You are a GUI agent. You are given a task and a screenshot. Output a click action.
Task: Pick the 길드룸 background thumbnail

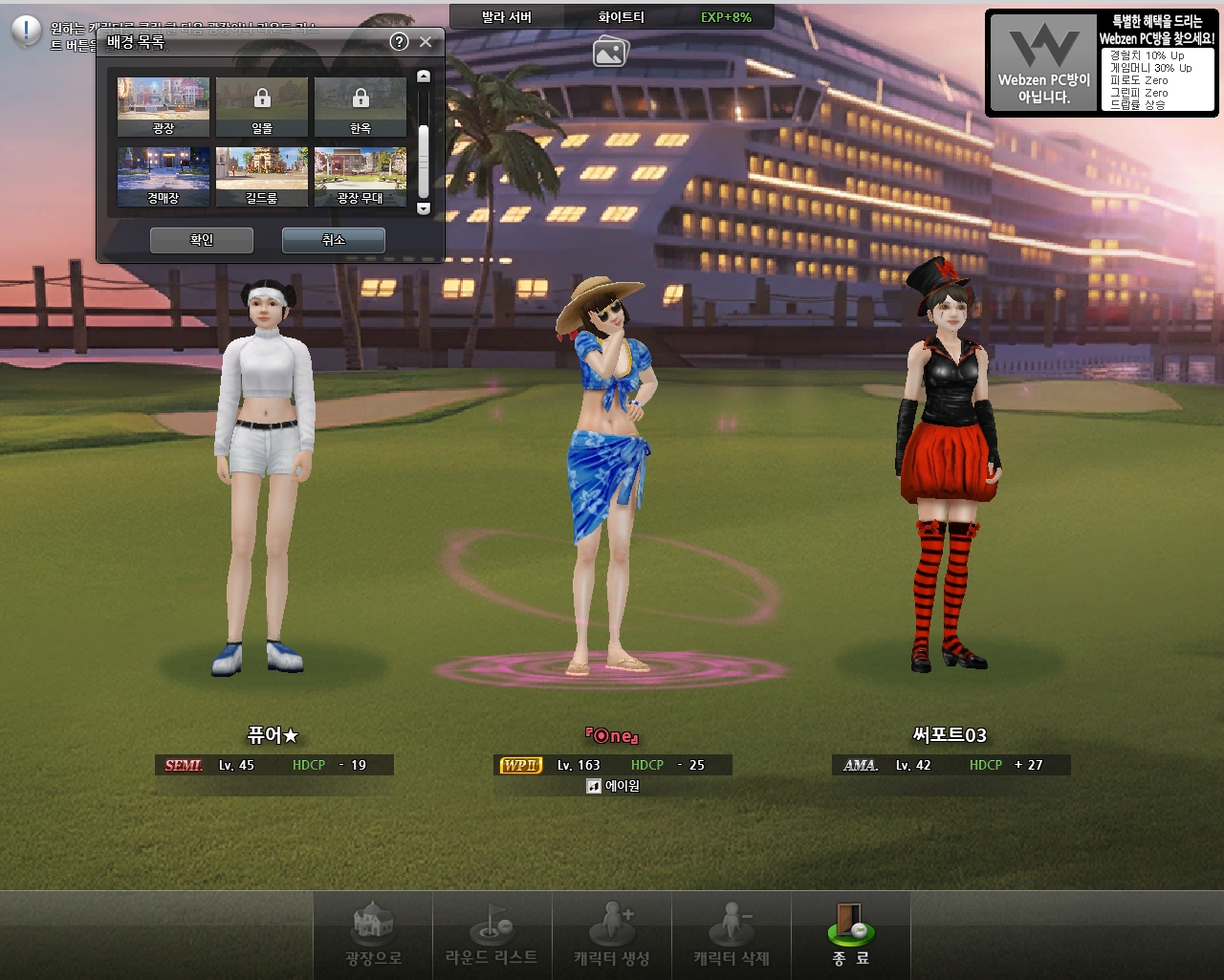pyautogui.click(x=262, y=176)
